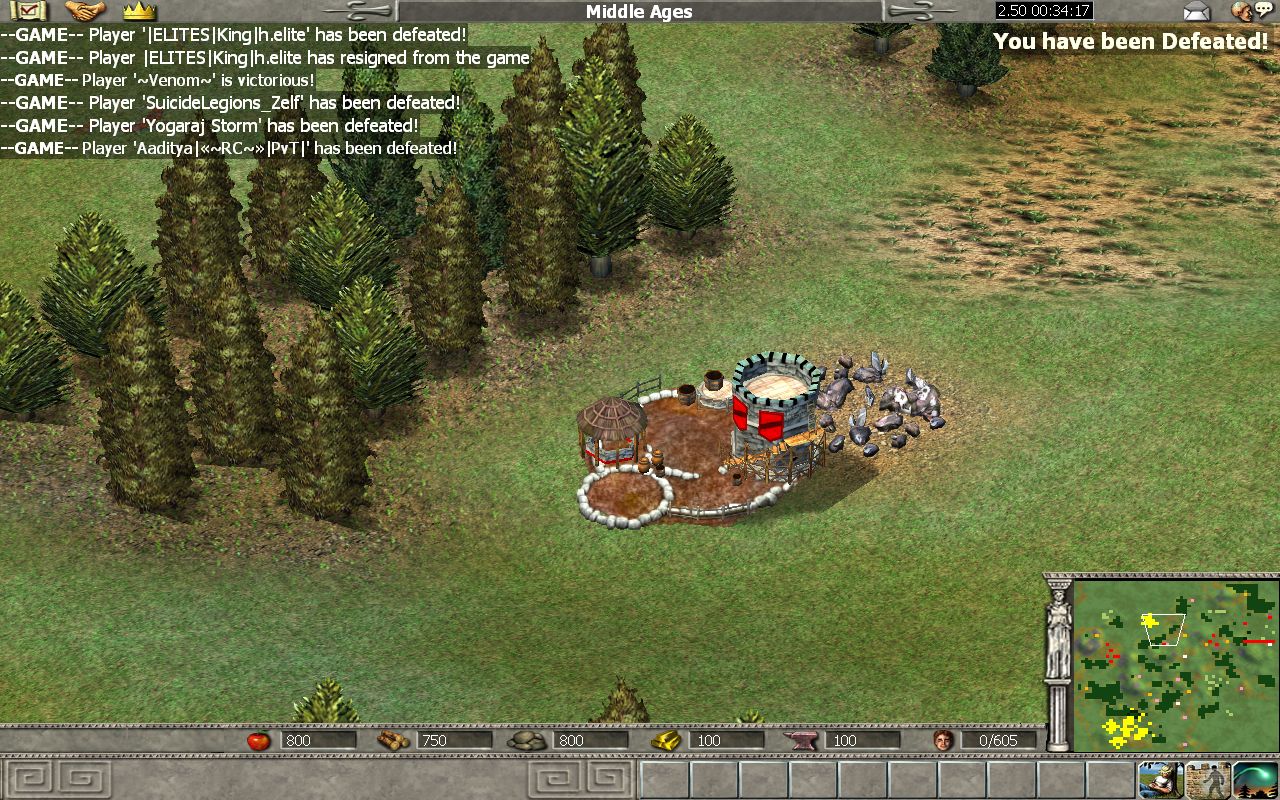This screenshot has width=1280, height=800.
Task: Click the anvil iron resource icon
Action: point(804,741)
